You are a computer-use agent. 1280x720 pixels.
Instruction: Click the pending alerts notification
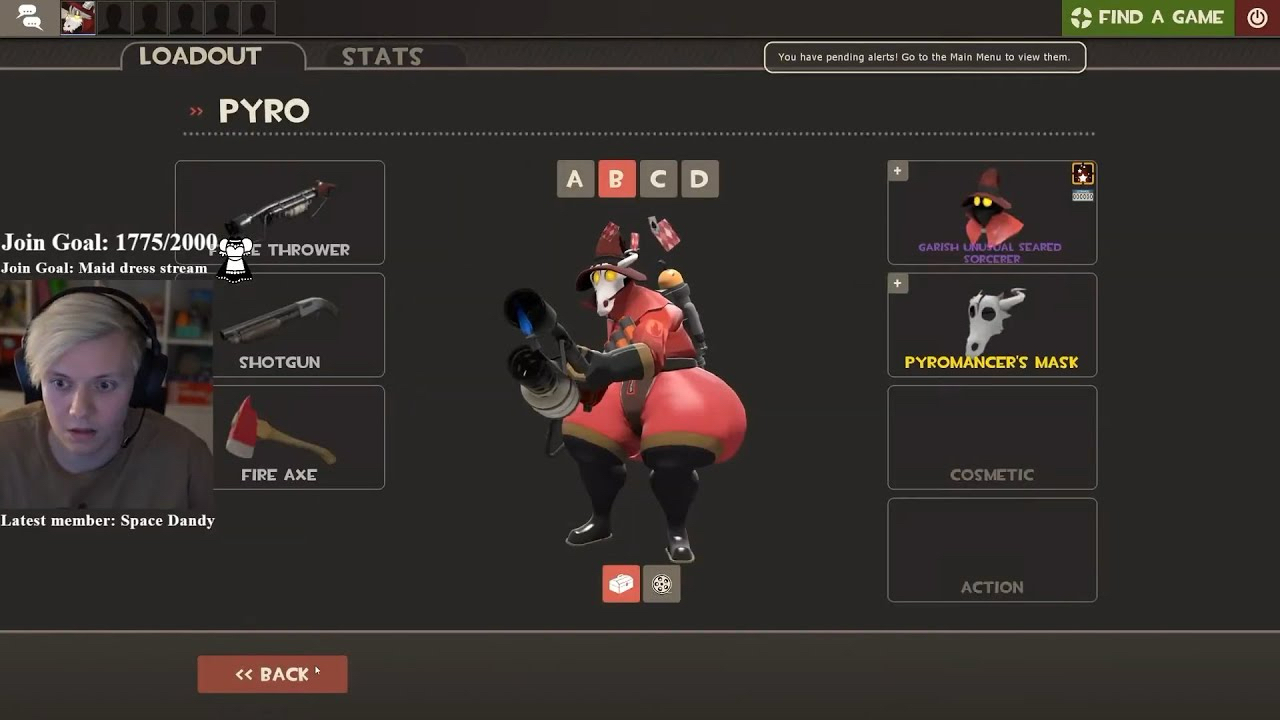(x=924, y=57)
